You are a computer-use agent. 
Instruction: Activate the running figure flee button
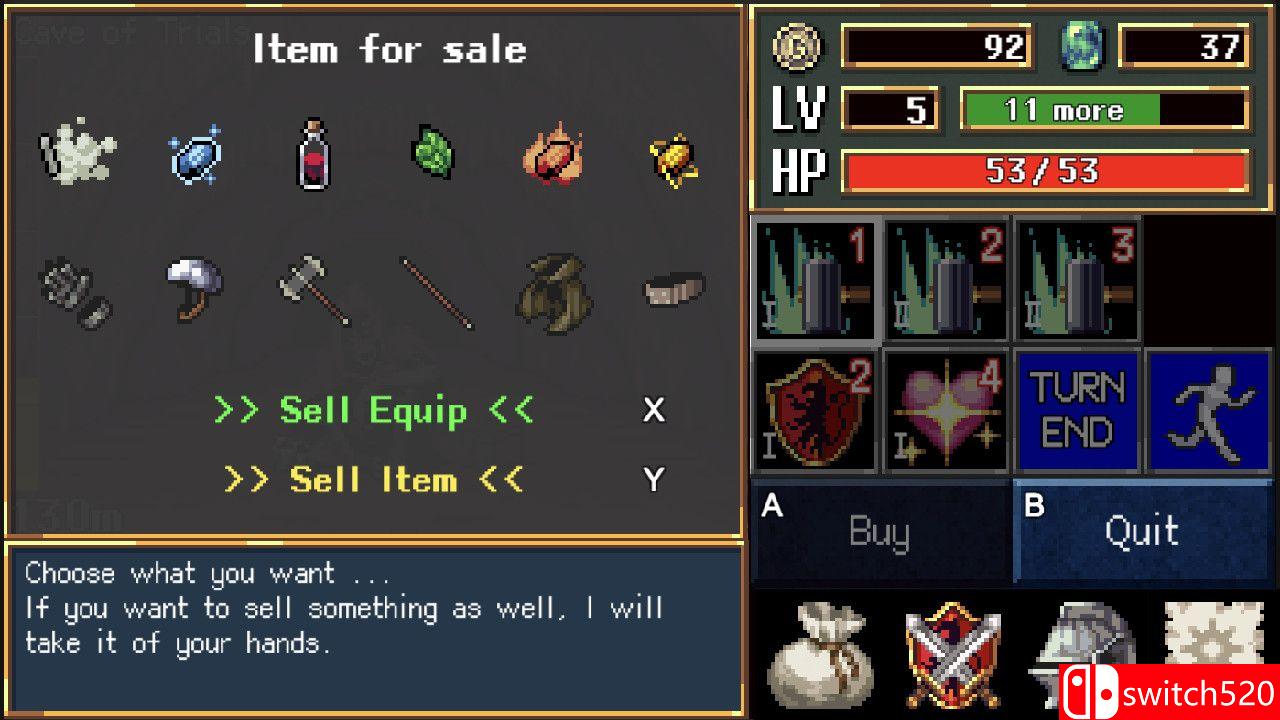1208,410
